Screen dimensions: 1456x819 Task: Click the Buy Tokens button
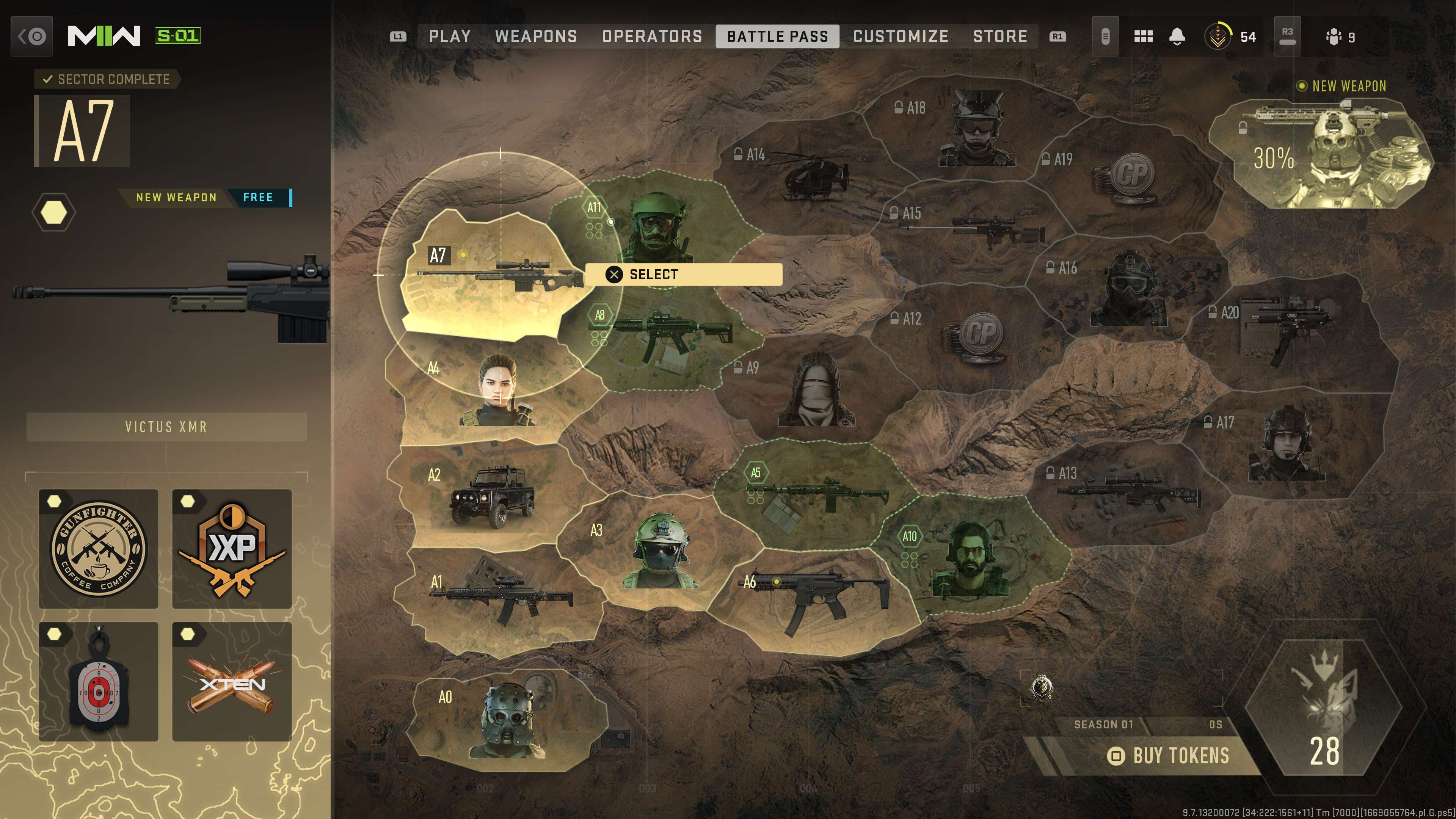tap(1170, 756)
